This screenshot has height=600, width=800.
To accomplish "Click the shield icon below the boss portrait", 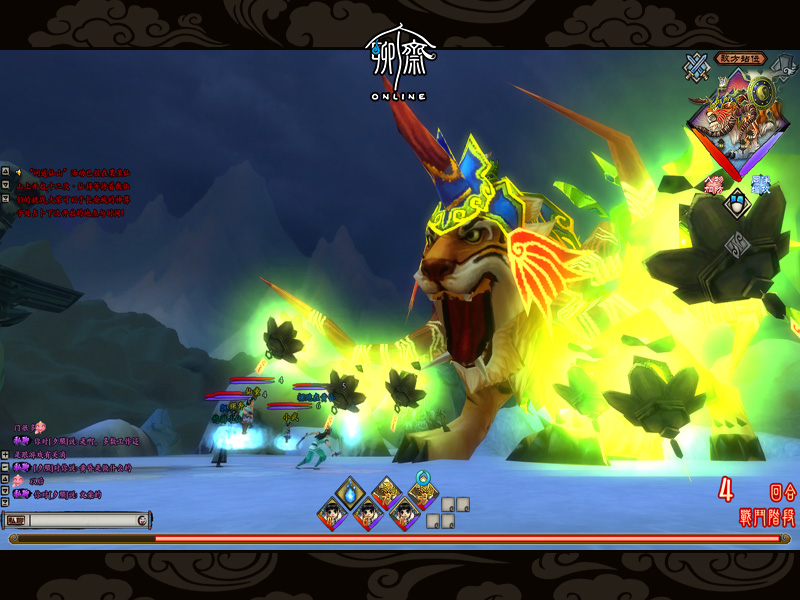I will coord(737,204).
